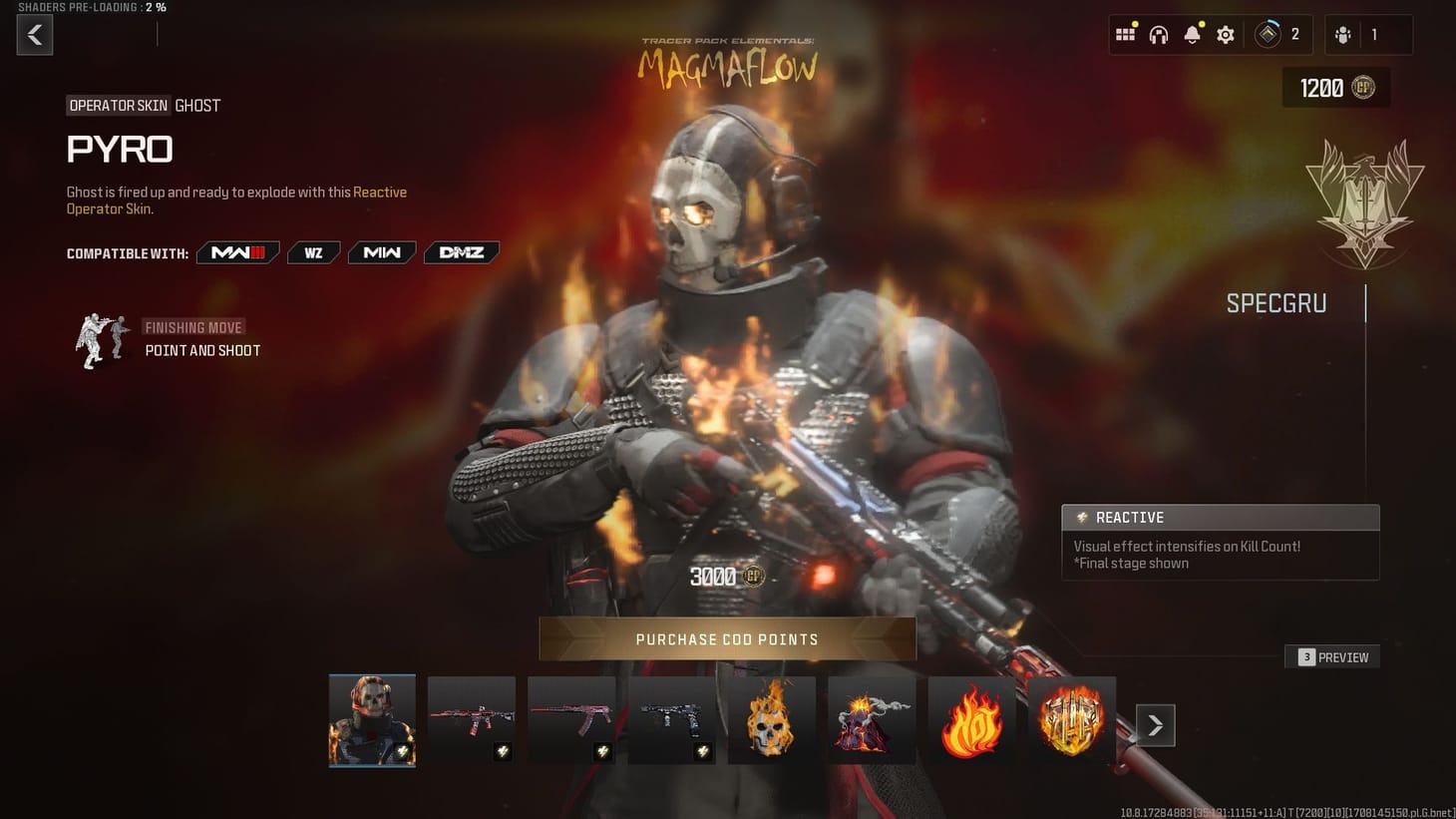This screenshot has width=1456, height=819.
Task: Select the MWIII compatibility badge
Action: pos(237,252)
